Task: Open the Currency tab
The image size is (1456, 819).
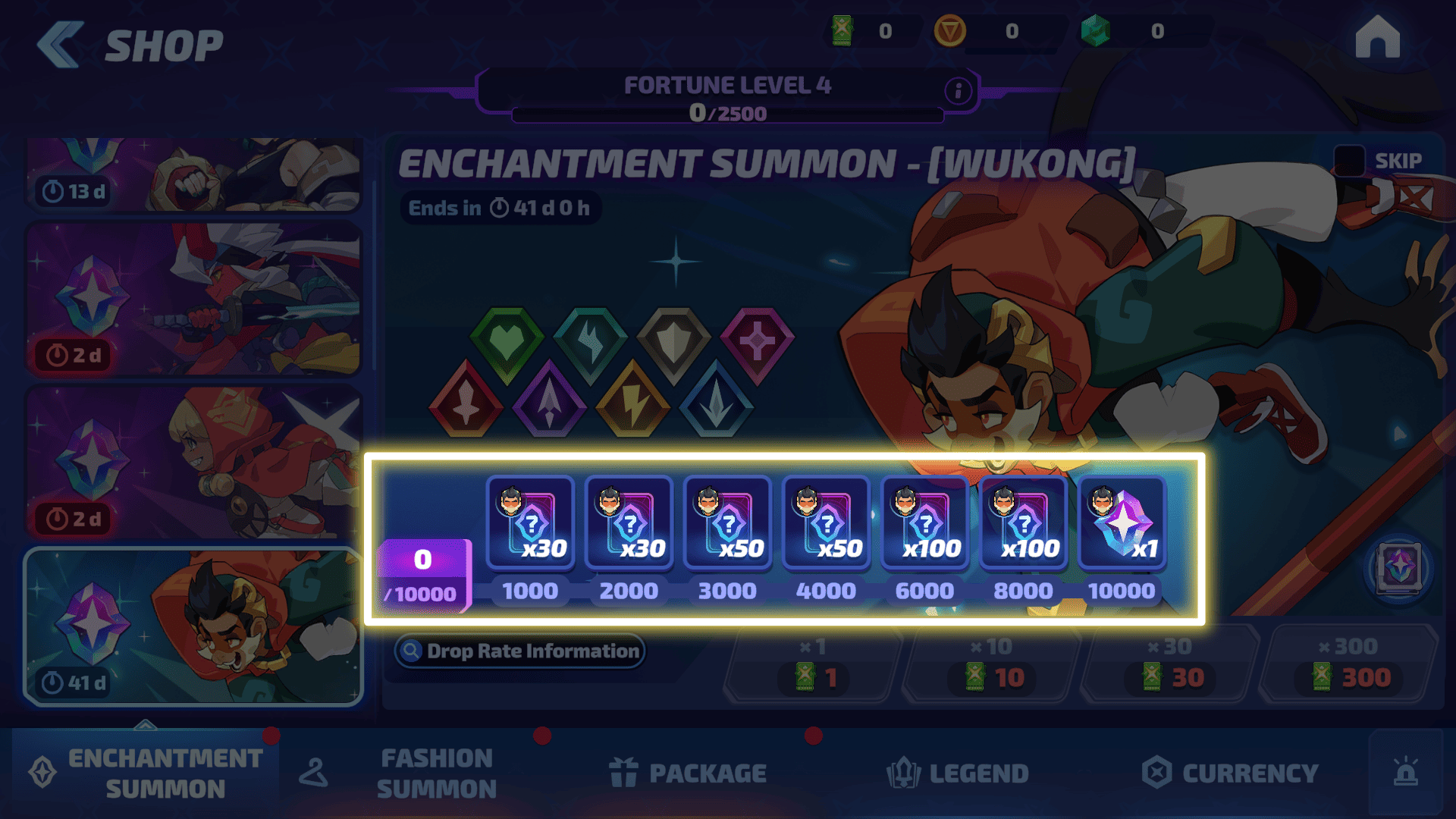Action: click(1230, 773)
